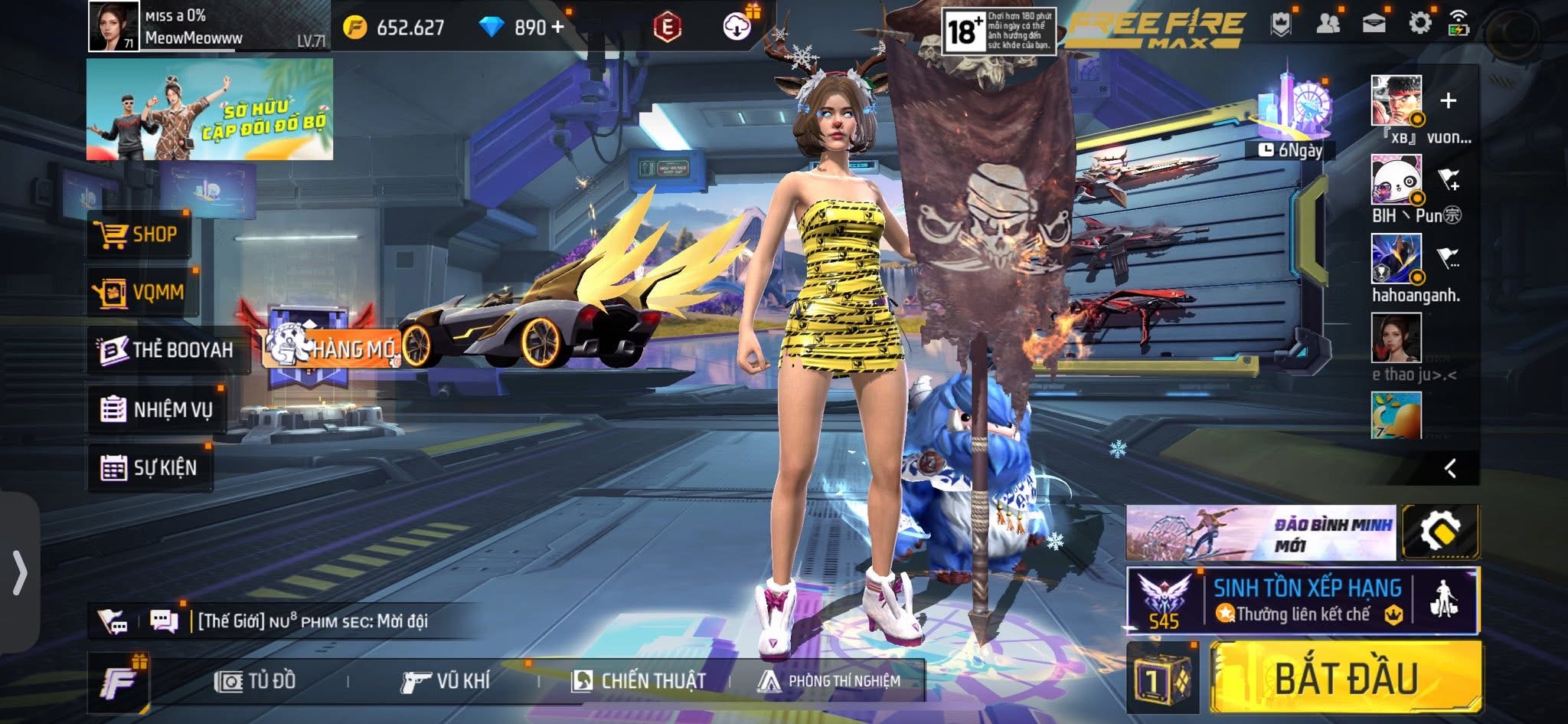This screenshot has height=724, width=1568.
Task: Switch to the VŨ KHÍ weapons tab
Action: point(446,681)
